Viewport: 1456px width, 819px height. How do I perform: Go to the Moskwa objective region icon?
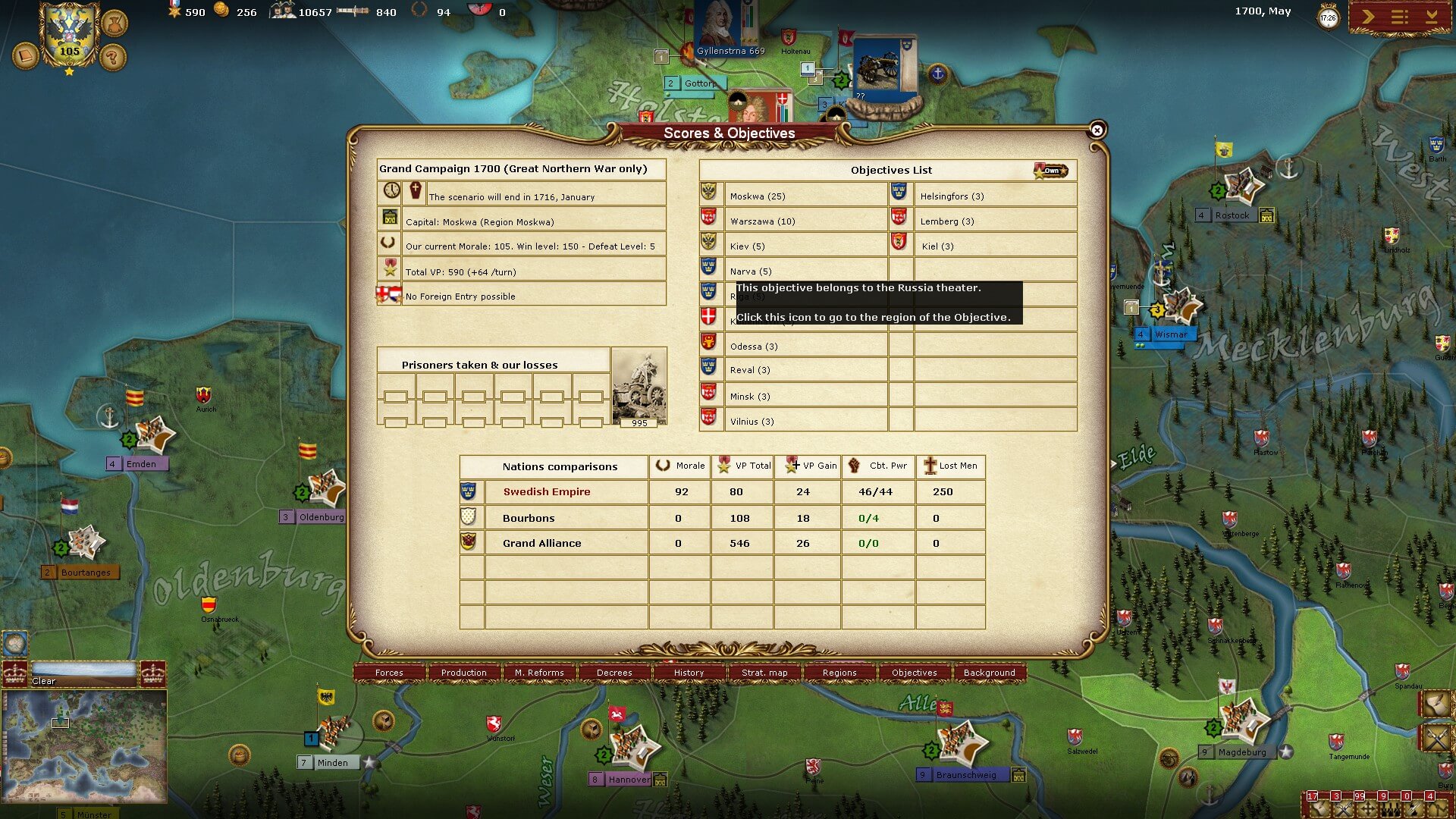tap(709, 193)
